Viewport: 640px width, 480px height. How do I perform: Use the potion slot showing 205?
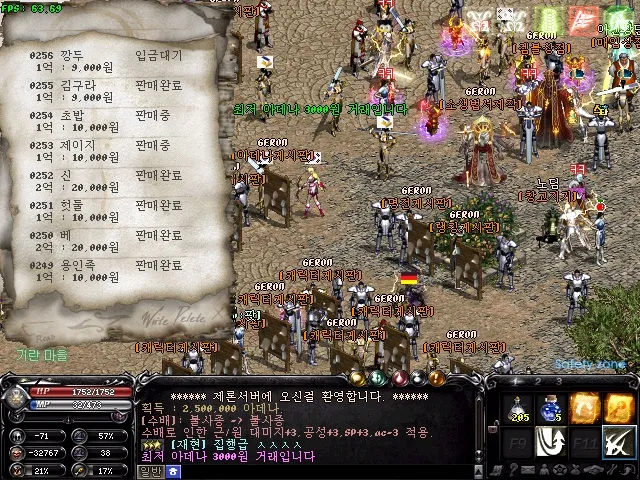(519, 408)
